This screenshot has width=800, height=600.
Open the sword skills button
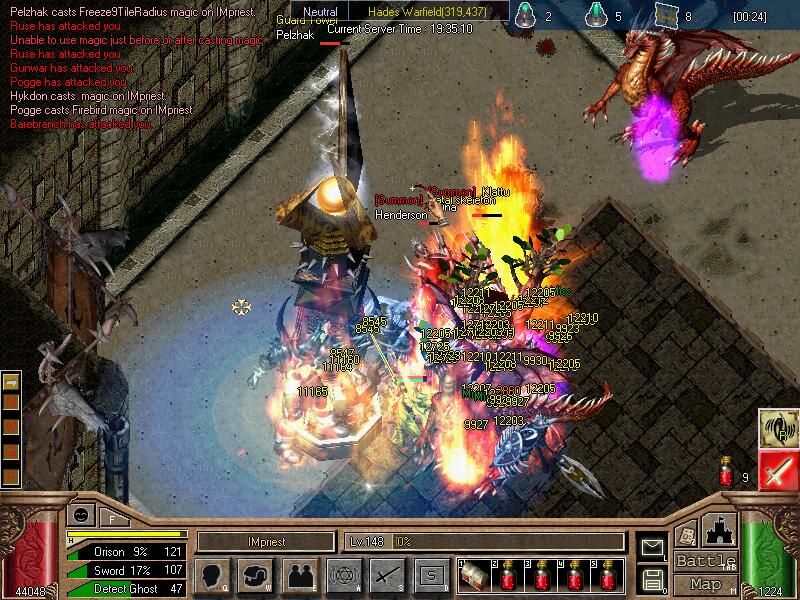point(386,575)
